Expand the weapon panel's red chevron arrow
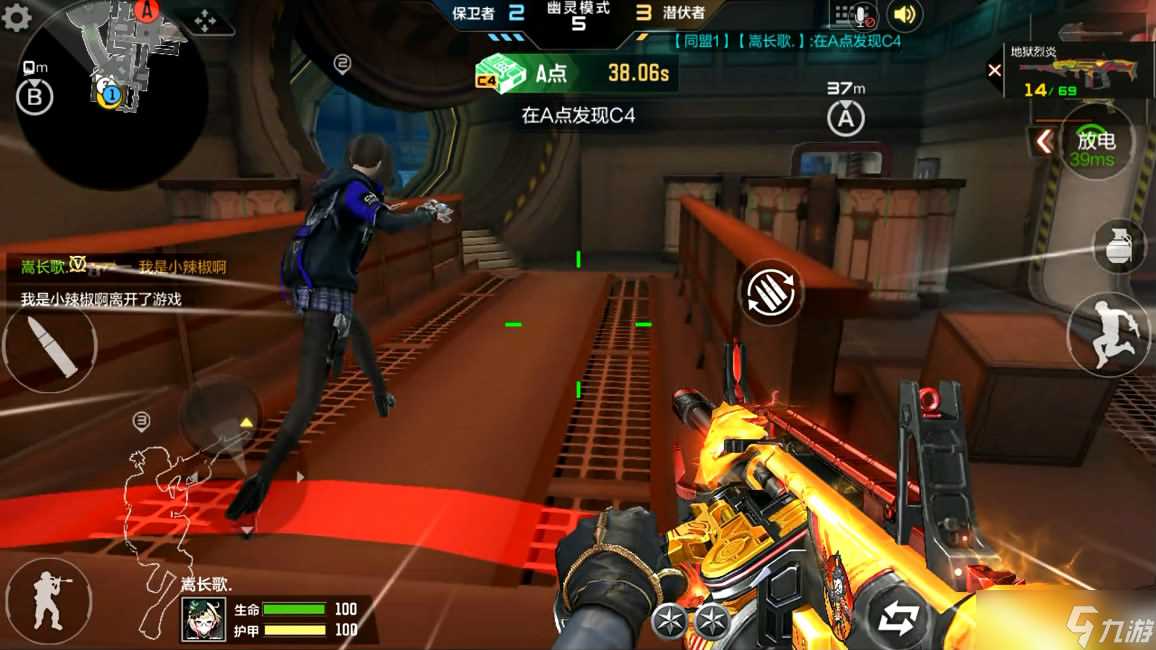Viewport: 1156px width, 650px height. [x=1042, y=142]
